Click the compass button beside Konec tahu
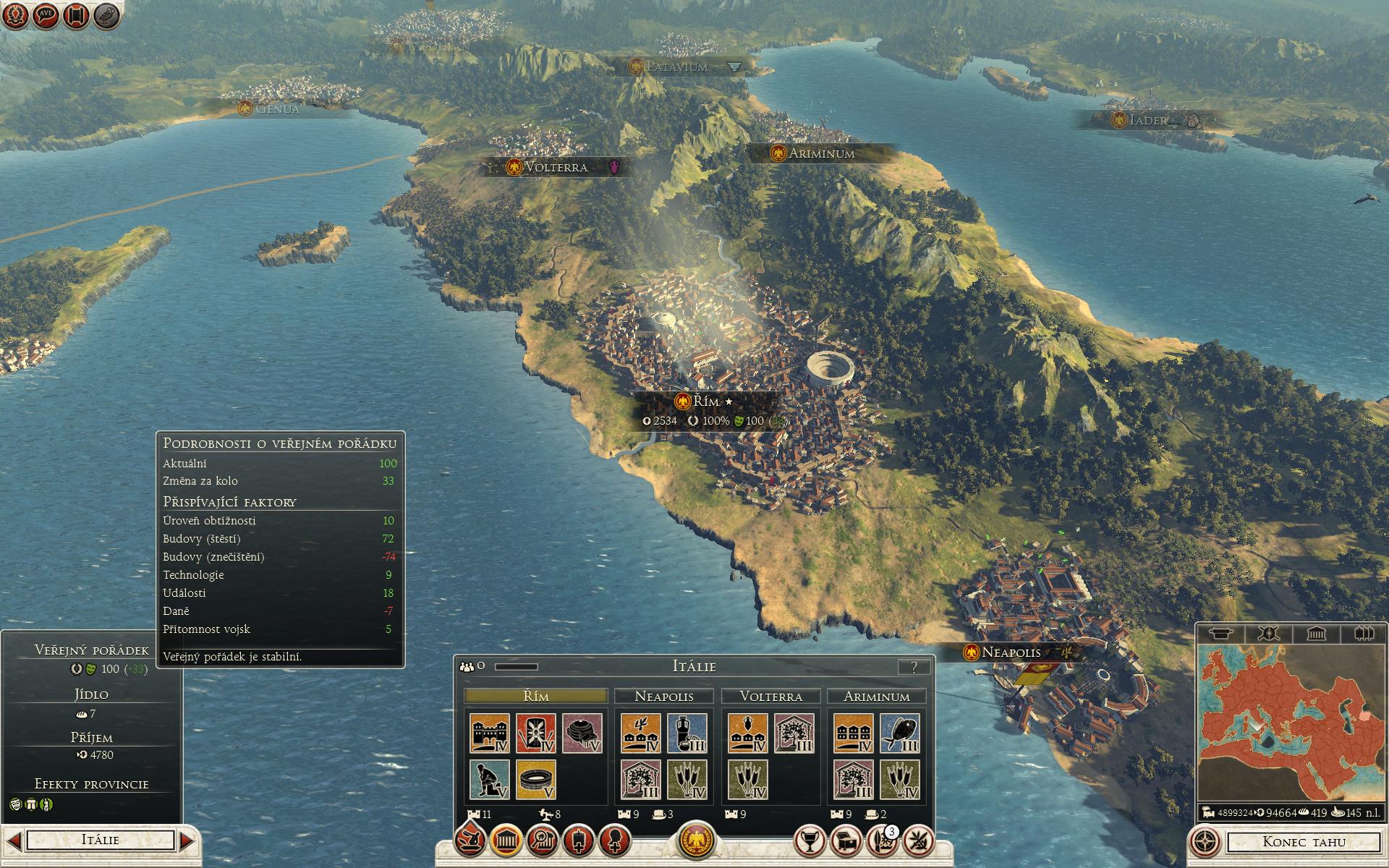Viewport: 1389px width, 868px height. coord(1205,842)
